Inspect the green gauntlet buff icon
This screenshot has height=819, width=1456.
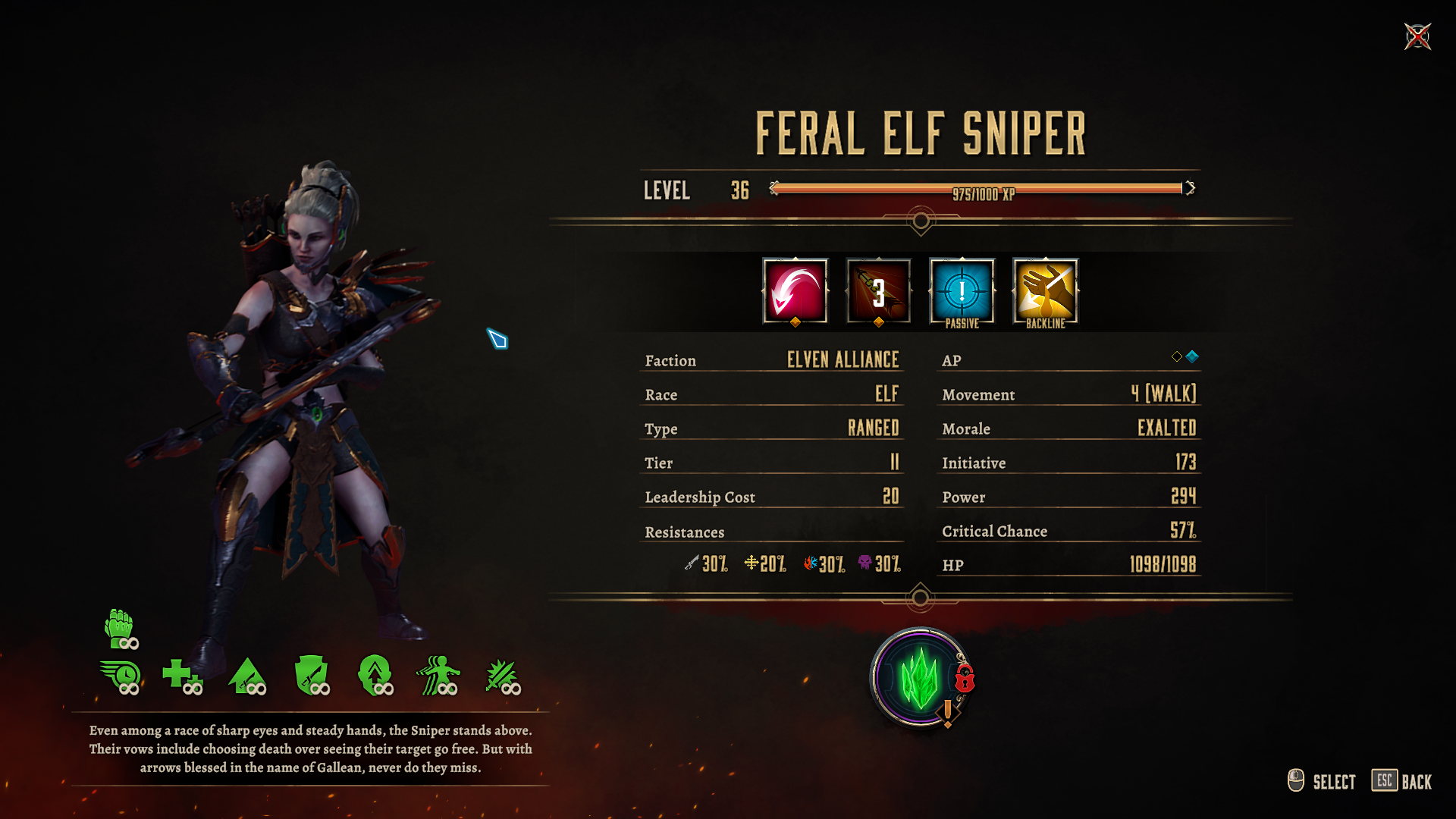pyautogui.click(x=120, y=628)
